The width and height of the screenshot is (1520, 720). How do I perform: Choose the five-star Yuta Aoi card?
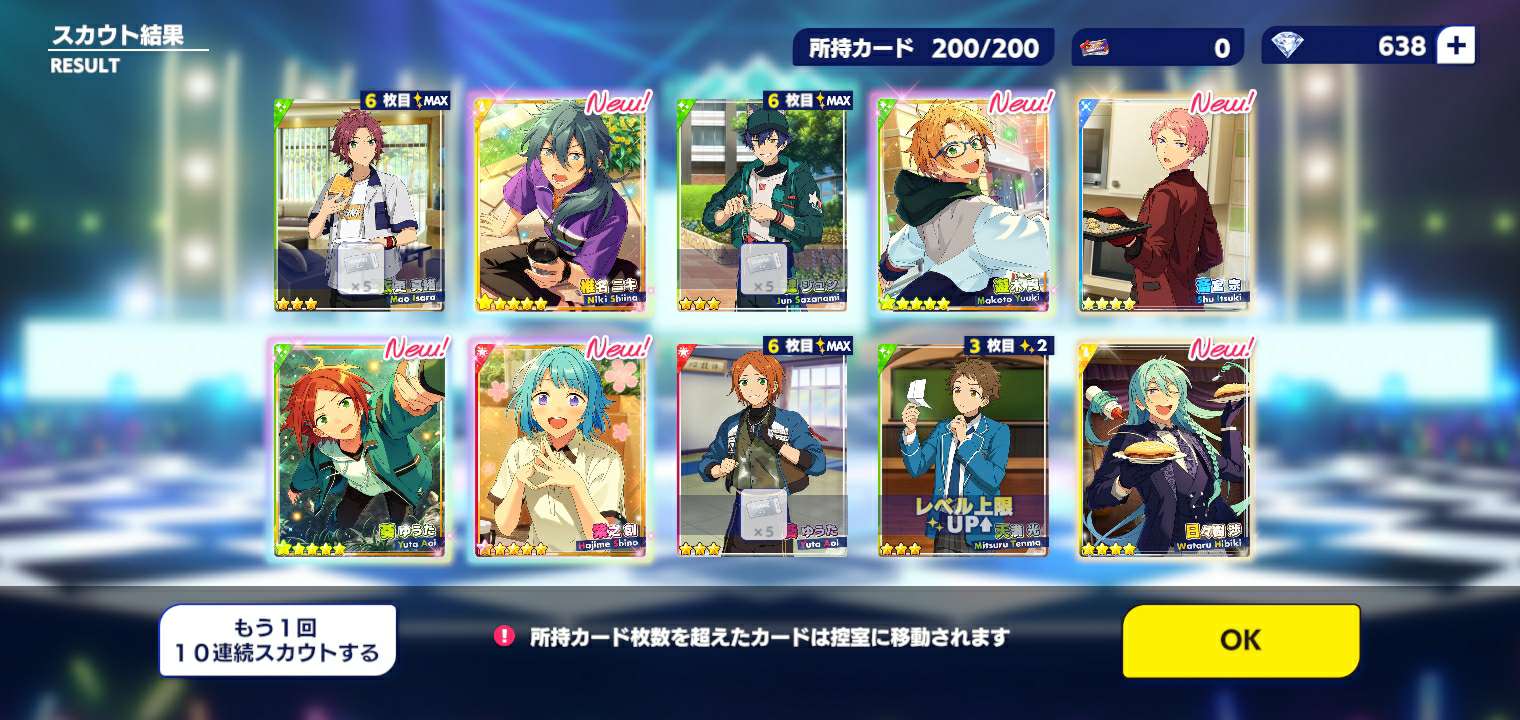[360, 450]
